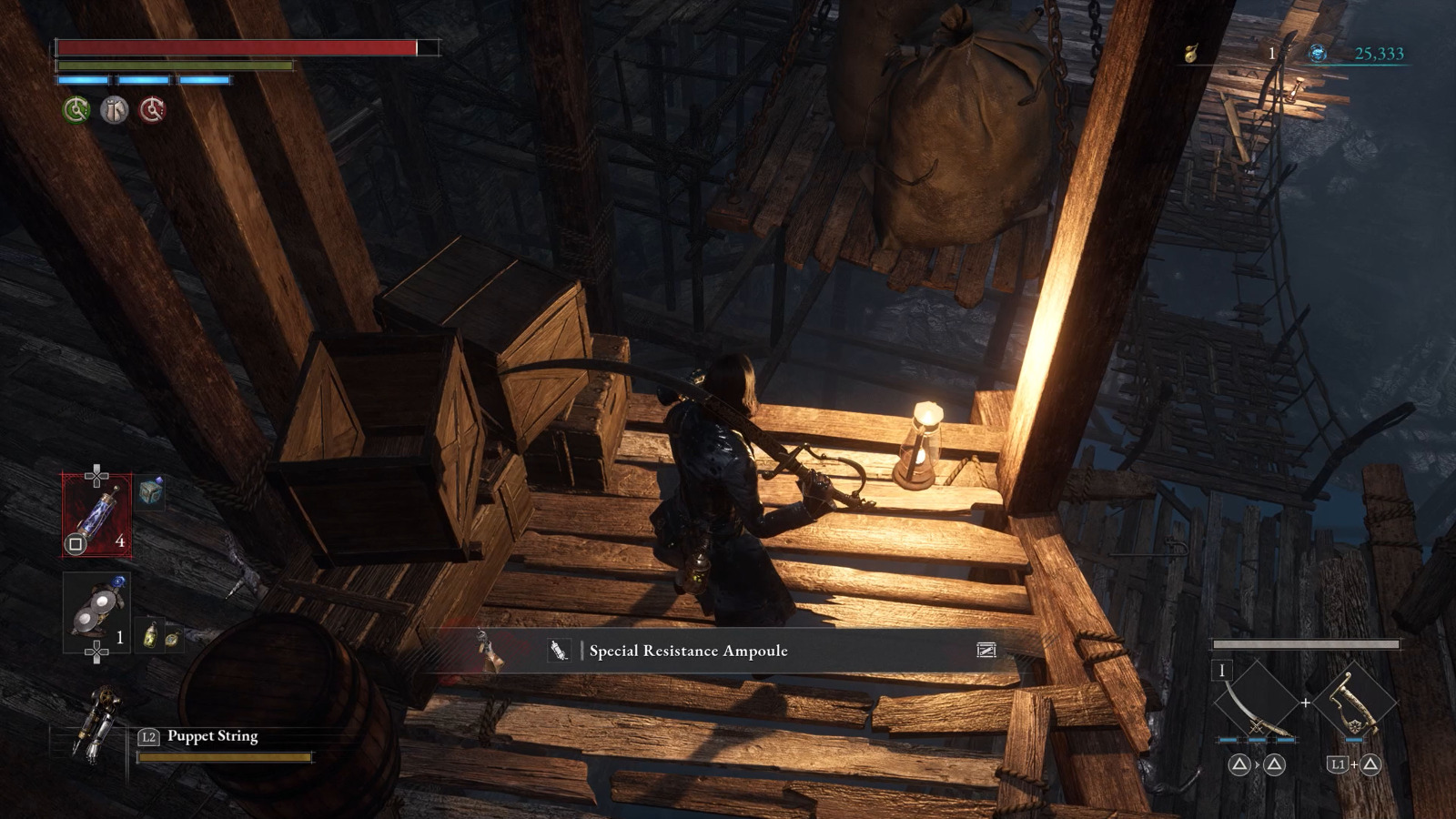The height and width of the screenshot is (819, 1456).
Task: Select the Pulse Cell belt slot
Action: 96,515
